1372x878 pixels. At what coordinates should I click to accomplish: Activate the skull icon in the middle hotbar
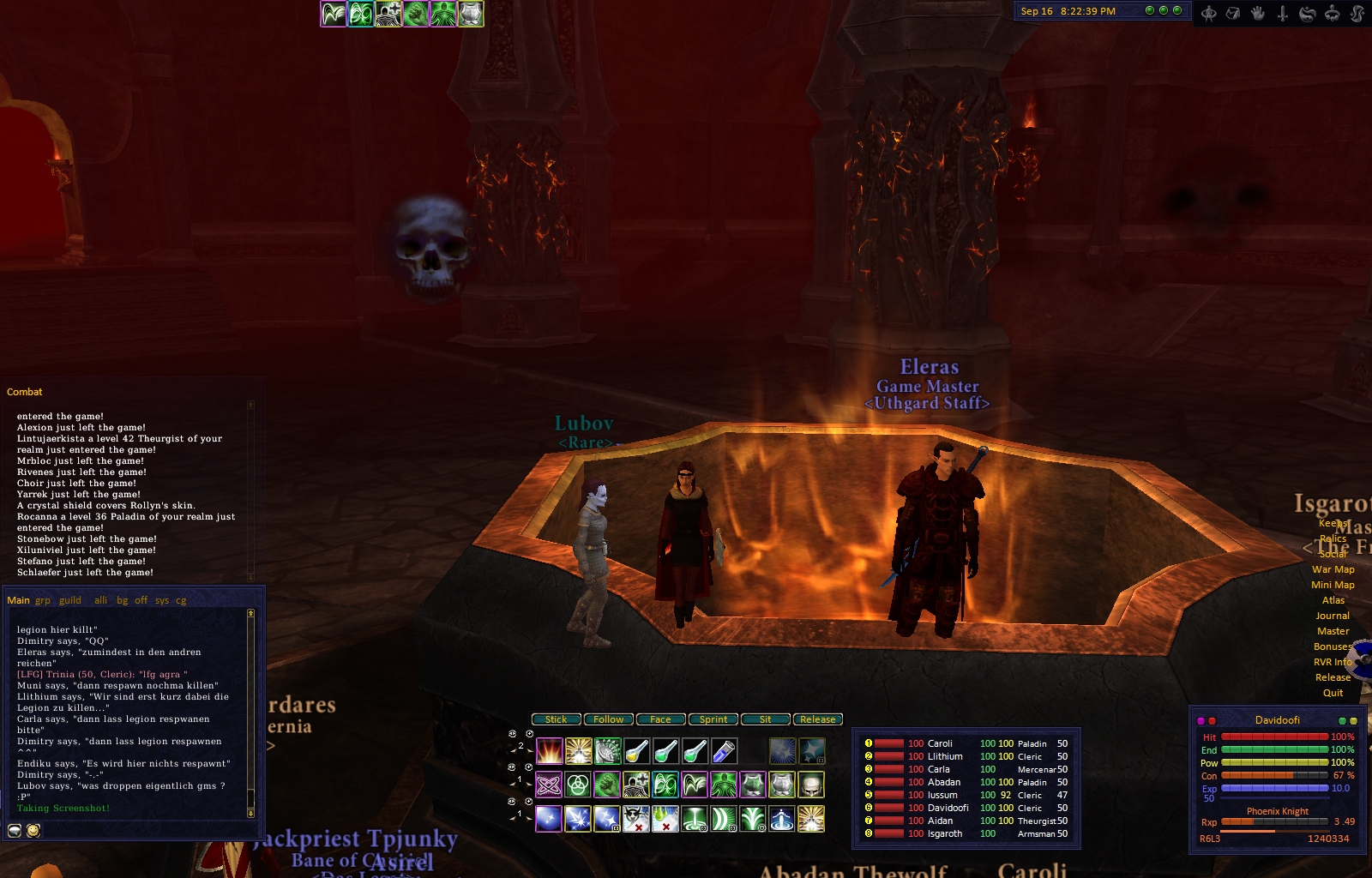(810, 784)
